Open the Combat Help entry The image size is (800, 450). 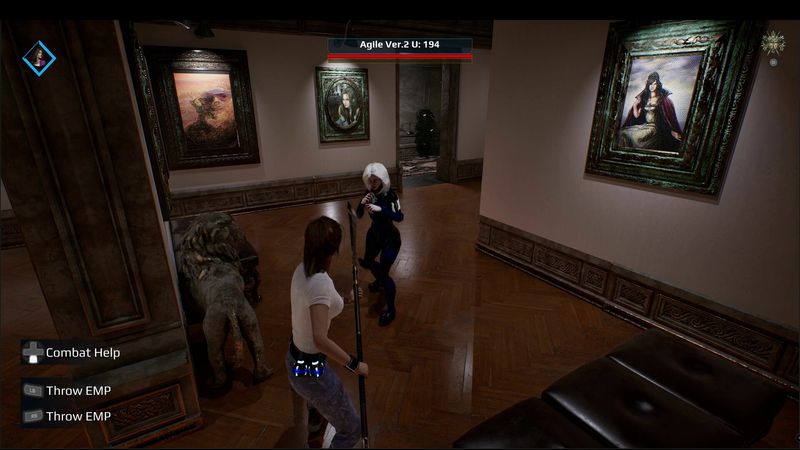82,353
